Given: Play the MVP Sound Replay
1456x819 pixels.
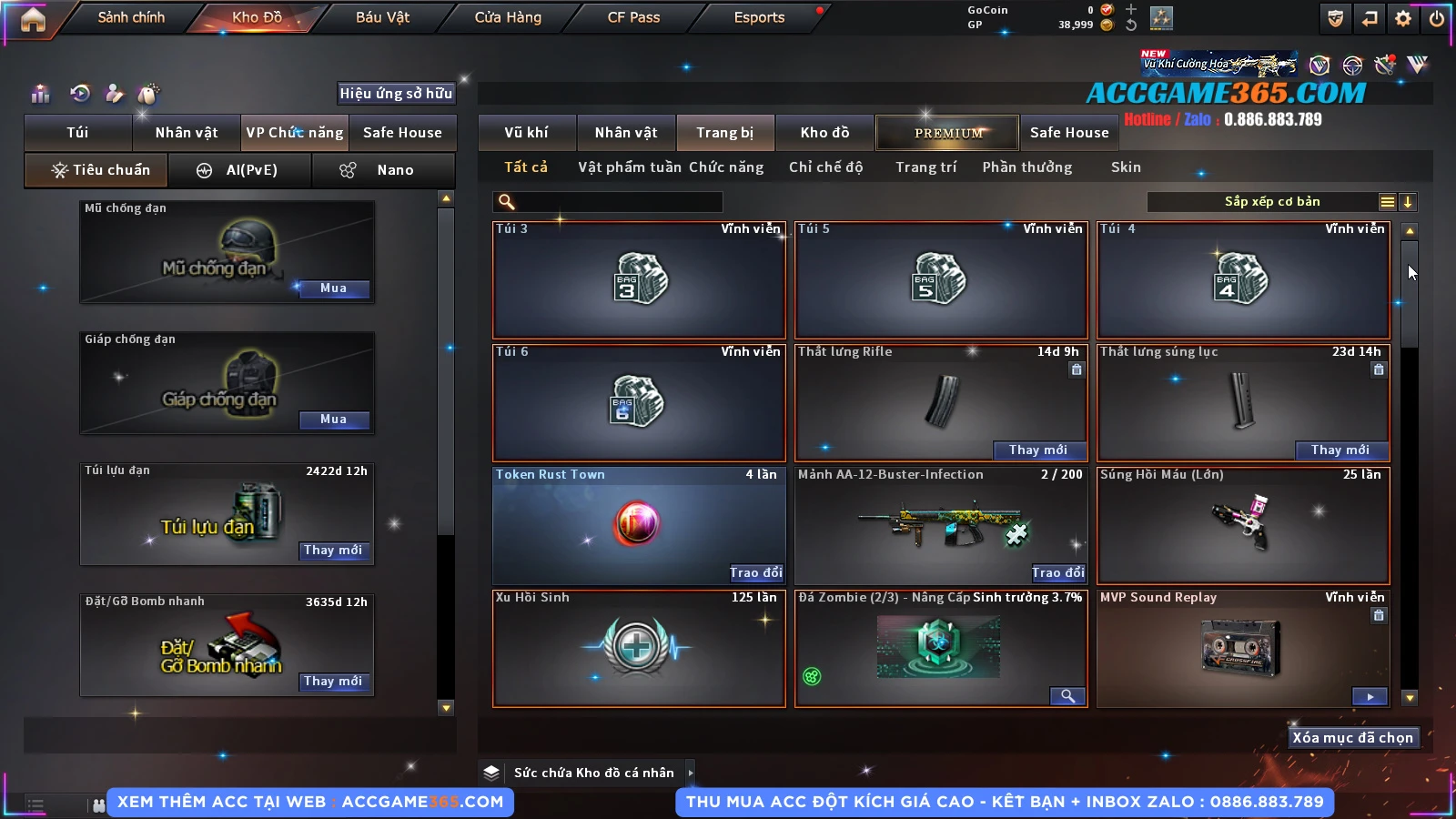Looking at the screenshot, I should click(x=1370, y=696).
